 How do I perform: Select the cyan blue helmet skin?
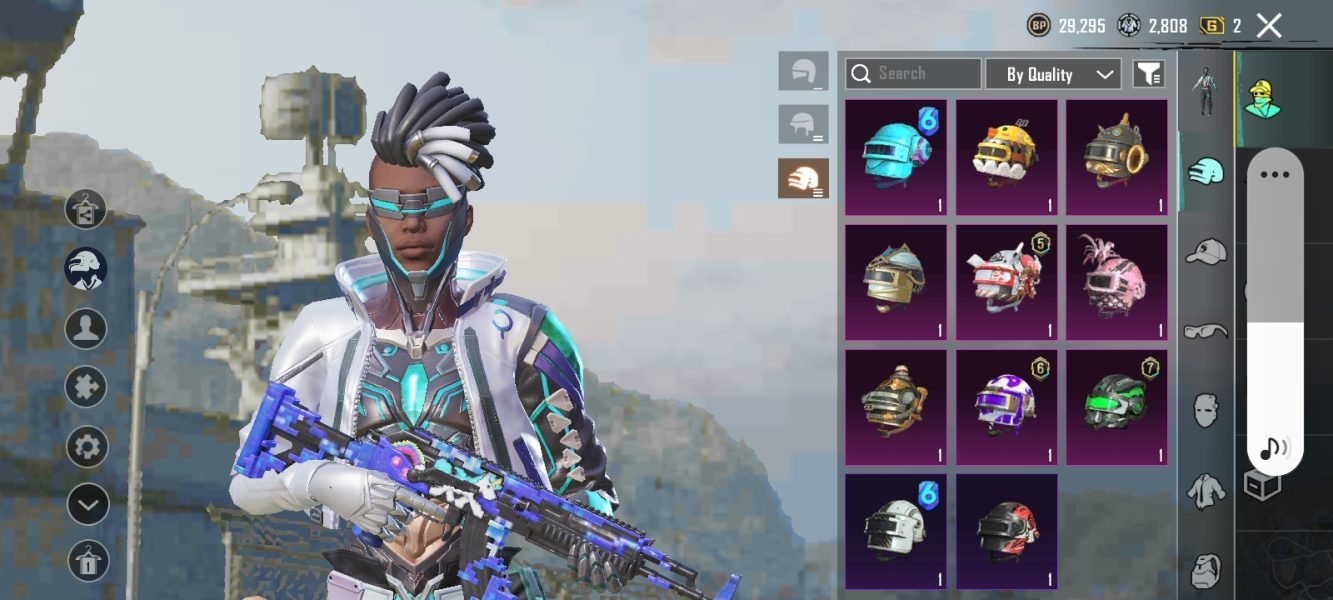click(896, 157)
